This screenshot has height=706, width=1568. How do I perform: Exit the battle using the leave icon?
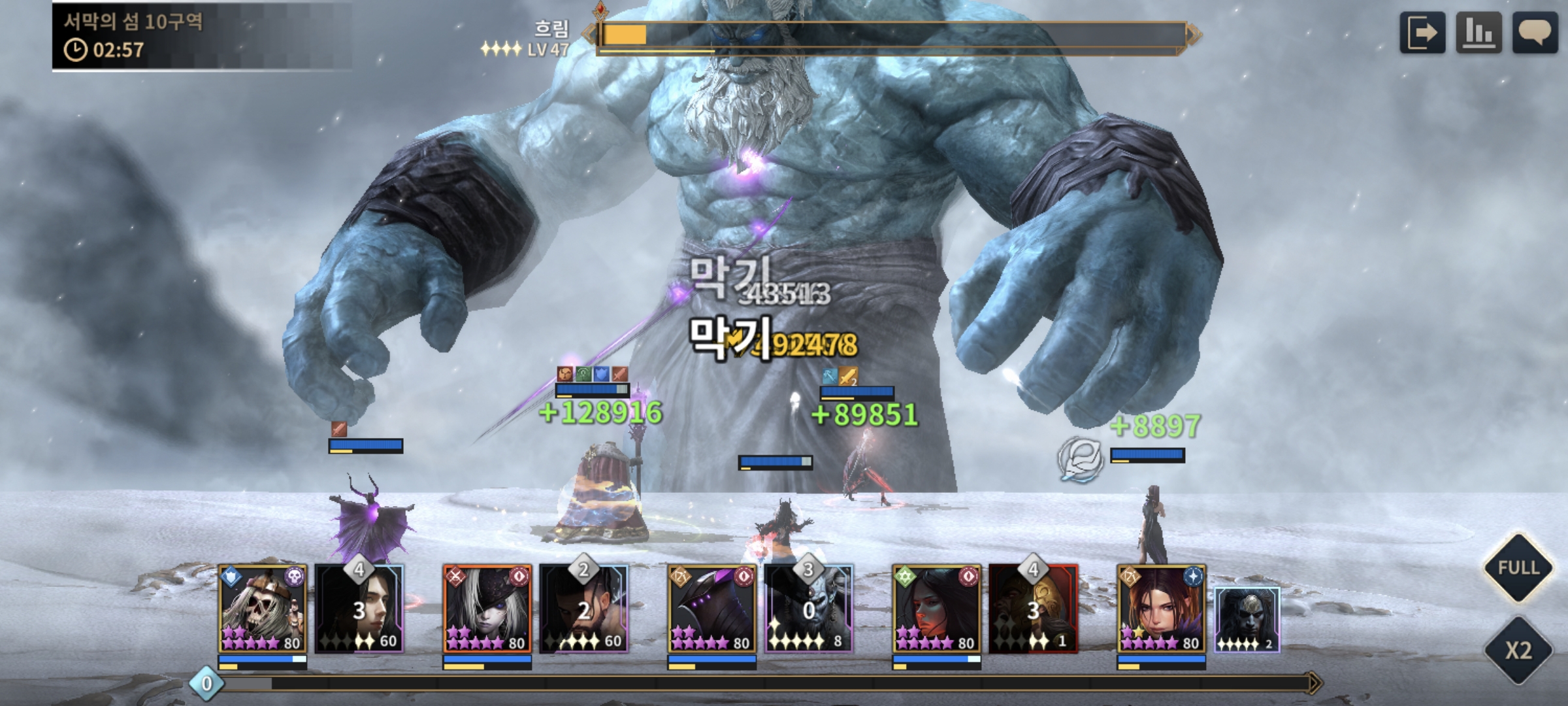[x=1422, y=33]
